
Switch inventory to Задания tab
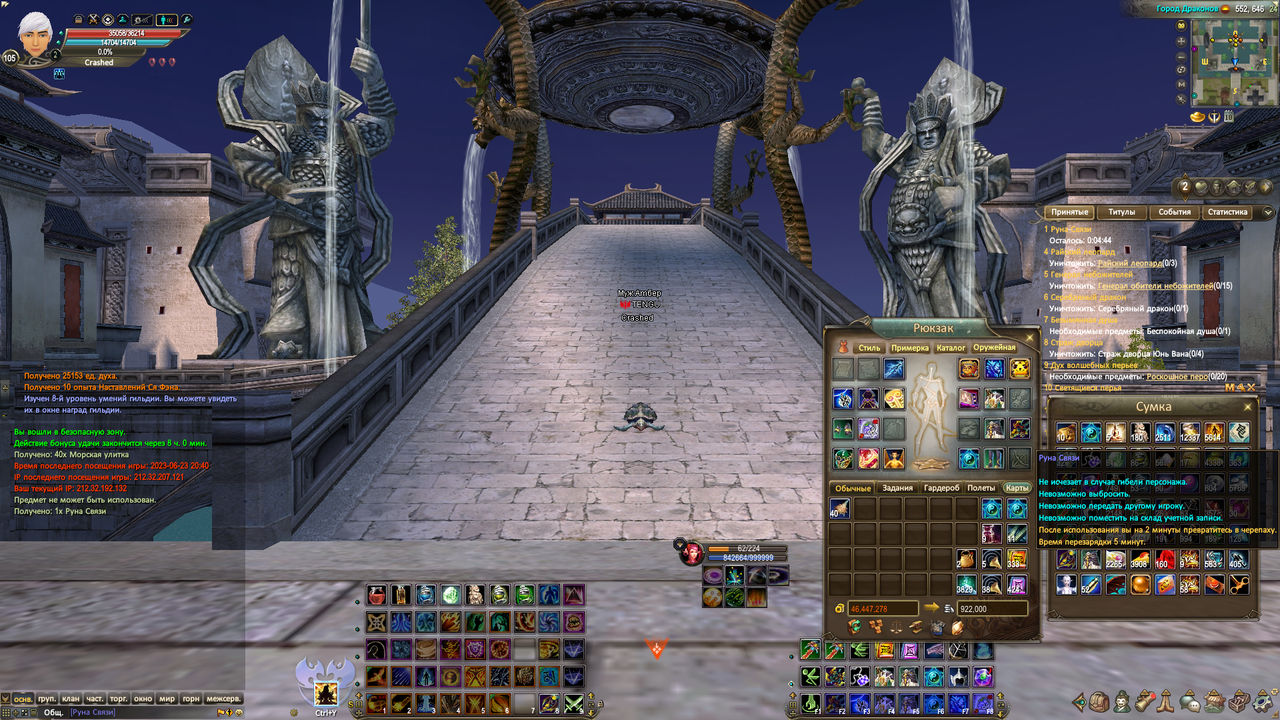pos(896,488)
